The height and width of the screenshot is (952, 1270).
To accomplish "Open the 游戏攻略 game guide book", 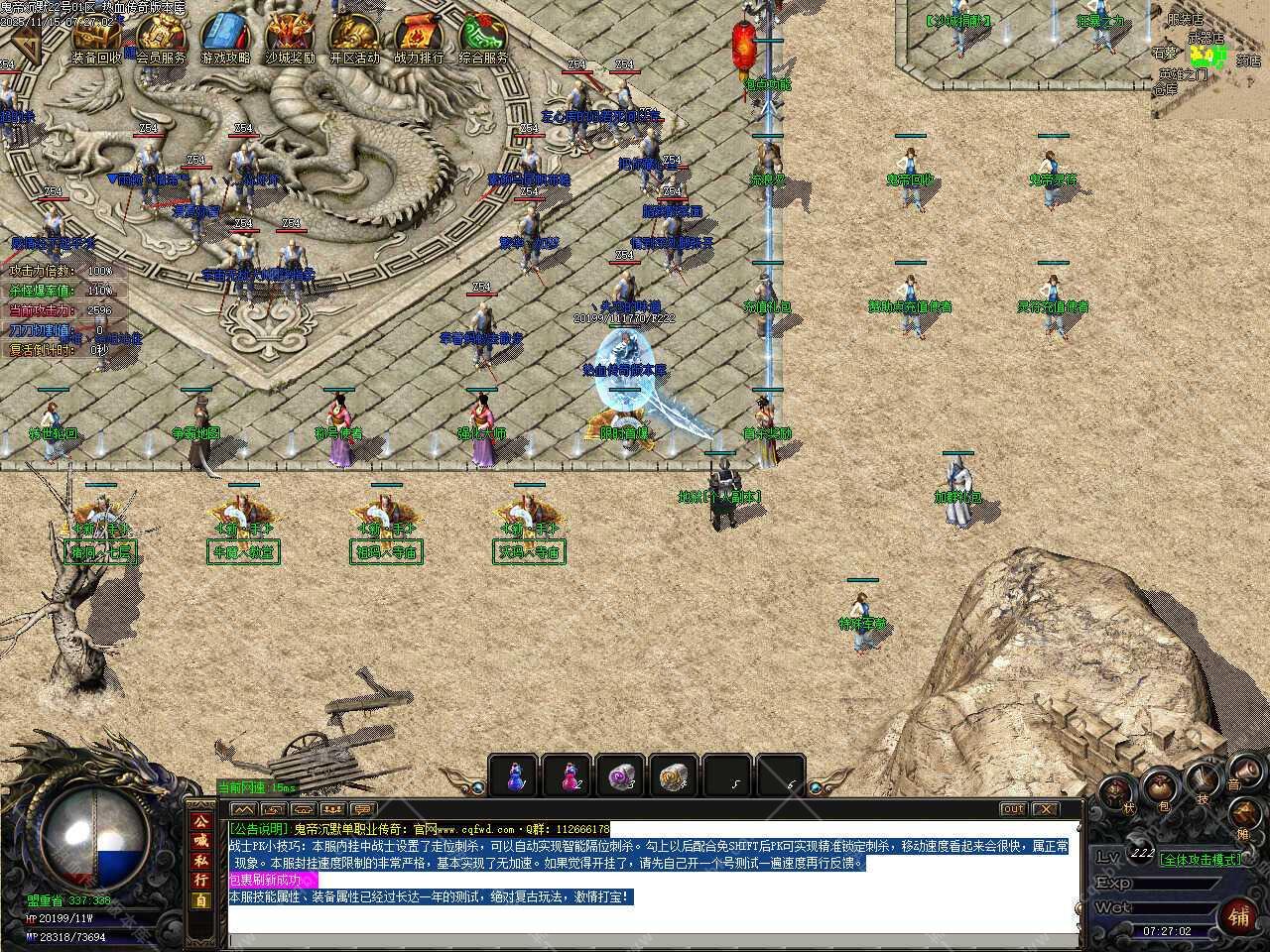I will pos(225,40).
